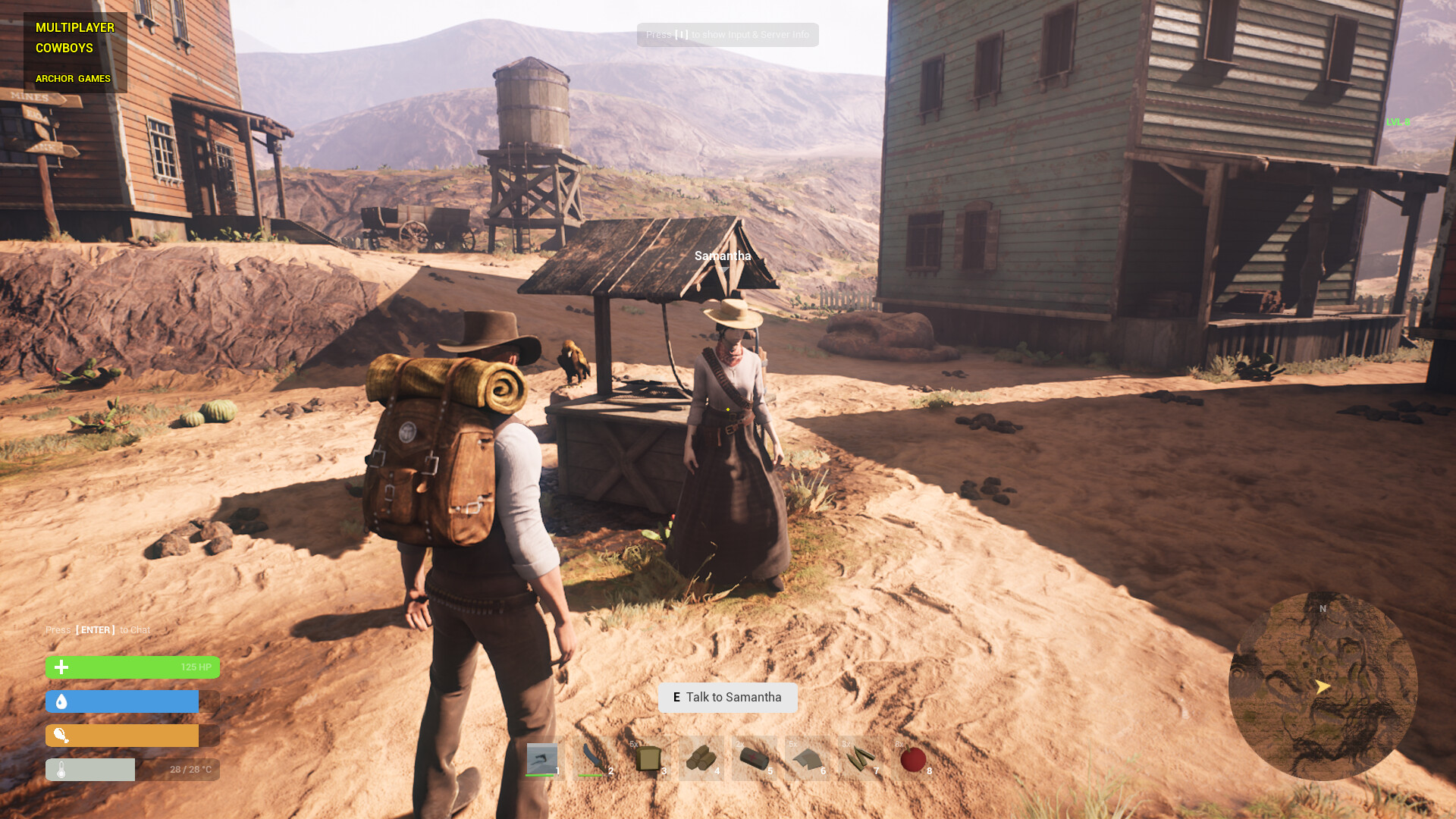This screenshot has height=819, width=1456.
Task: Click the water droplet icon
Action: click(x=60, y=701)
